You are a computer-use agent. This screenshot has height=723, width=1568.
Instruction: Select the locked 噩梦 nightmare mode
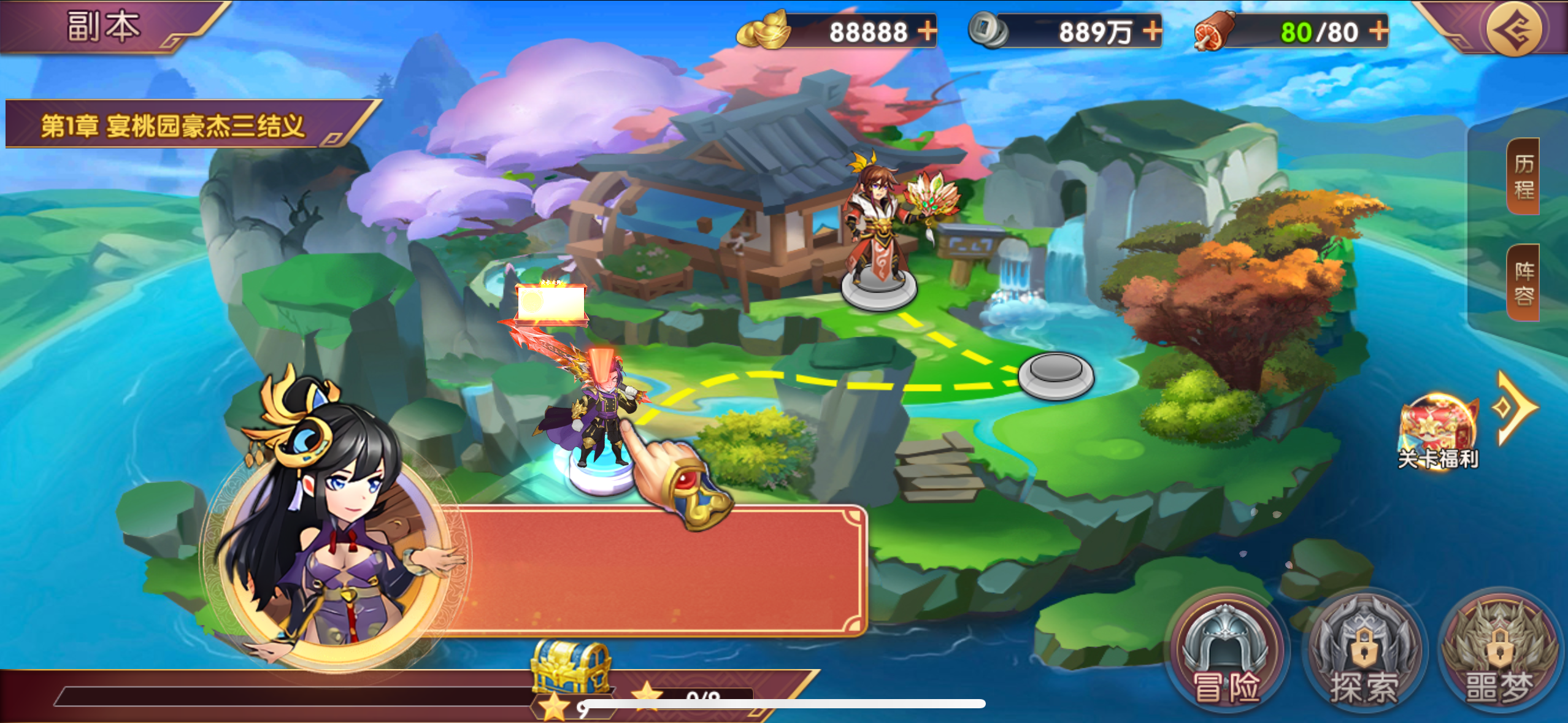coord(1499,653)
